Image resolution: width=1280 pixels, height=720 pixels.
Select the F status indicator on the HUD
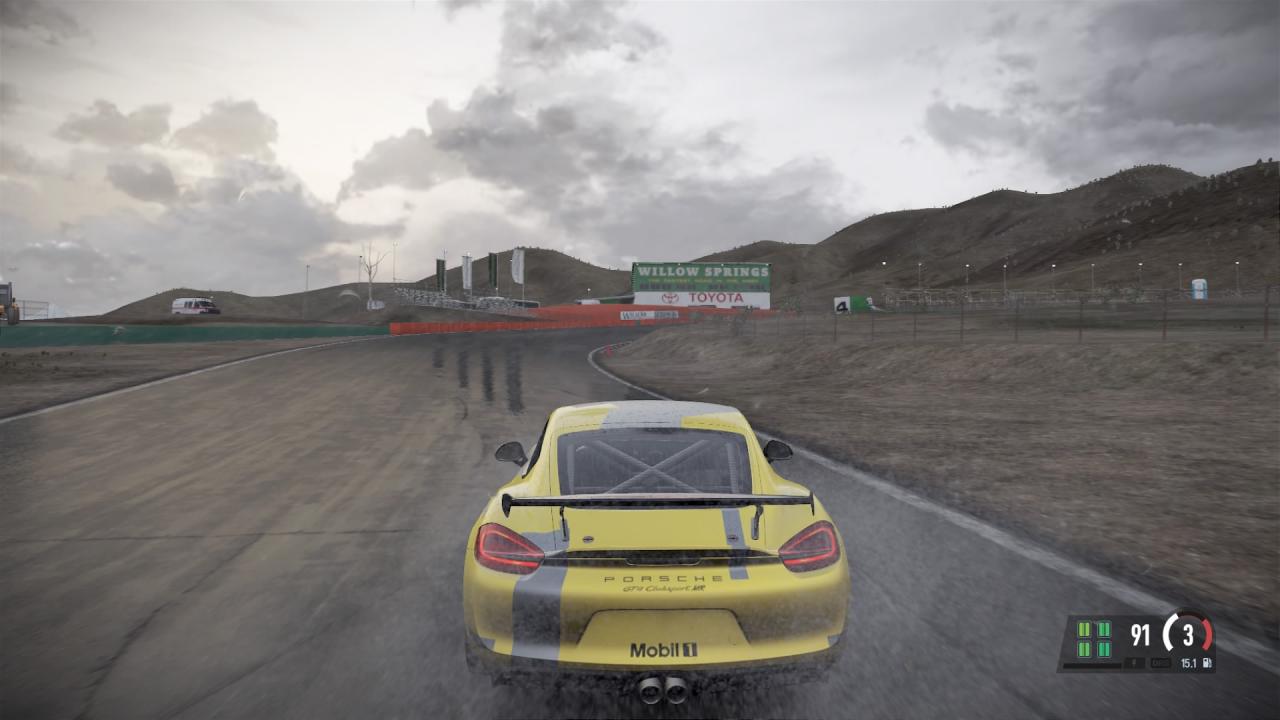pyautogui.click(x=1134, y=662)
